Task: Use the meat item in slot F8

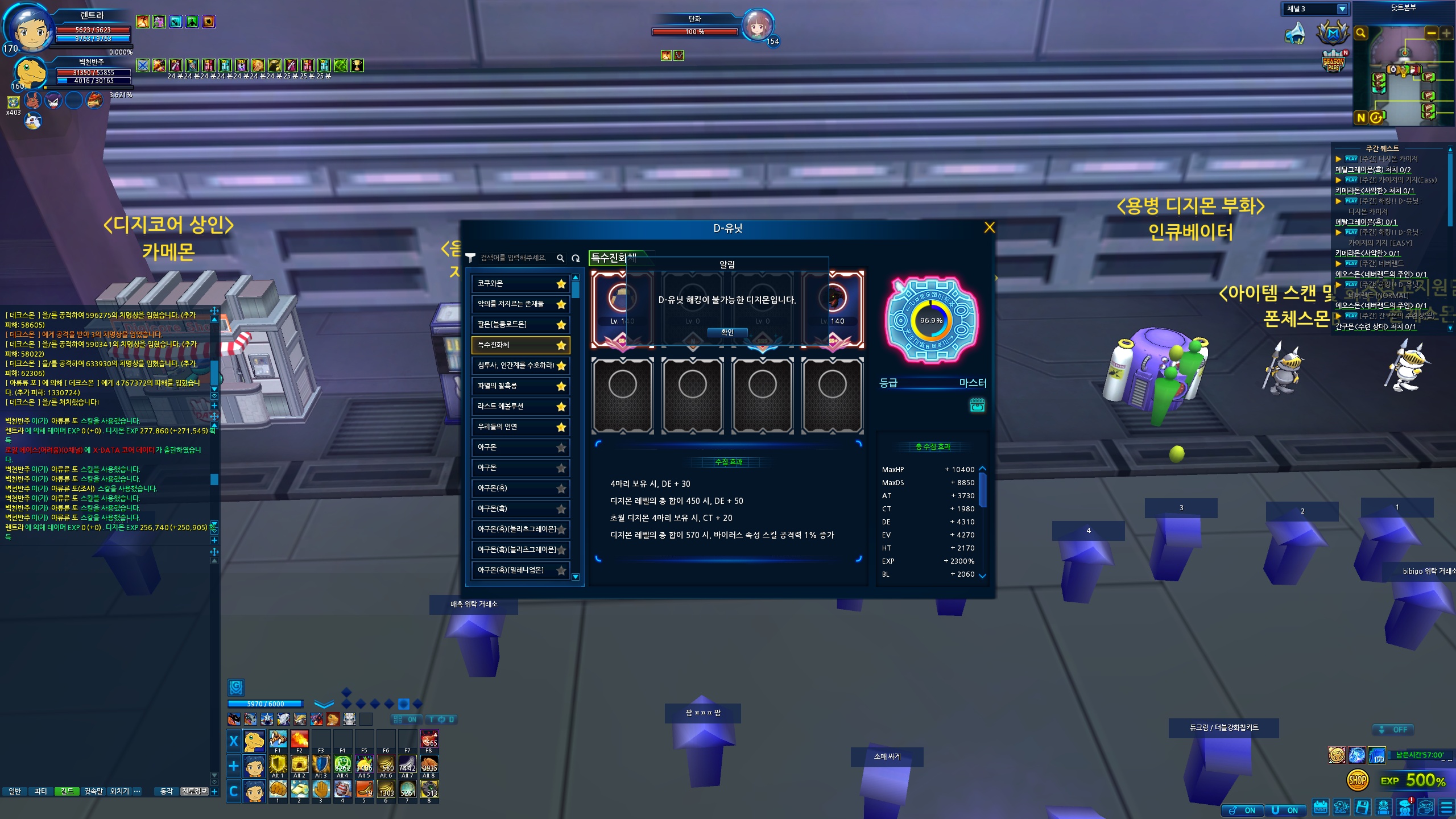Action: click(x=429, y=739)
